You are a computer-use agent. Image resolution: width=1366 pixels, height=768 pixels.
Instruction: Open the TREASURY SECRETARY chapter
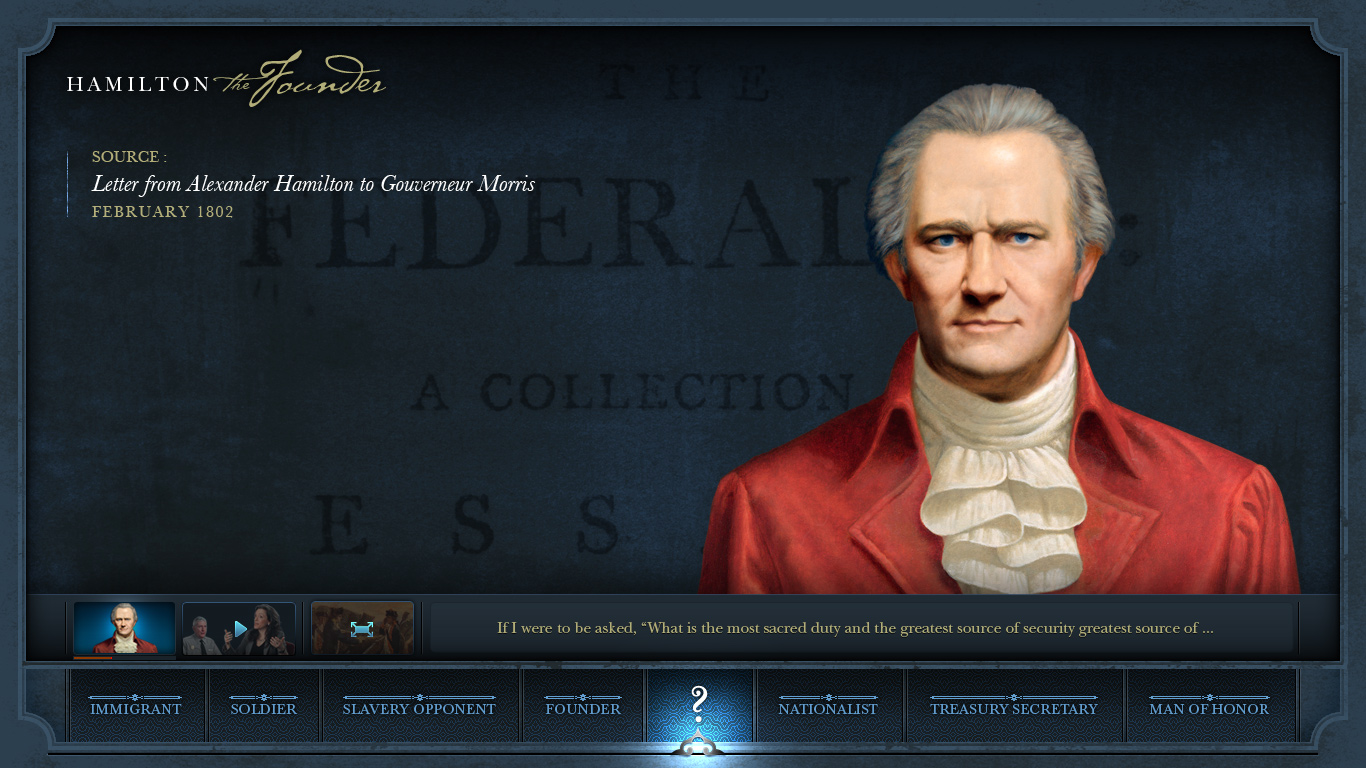click(1014, 708)
